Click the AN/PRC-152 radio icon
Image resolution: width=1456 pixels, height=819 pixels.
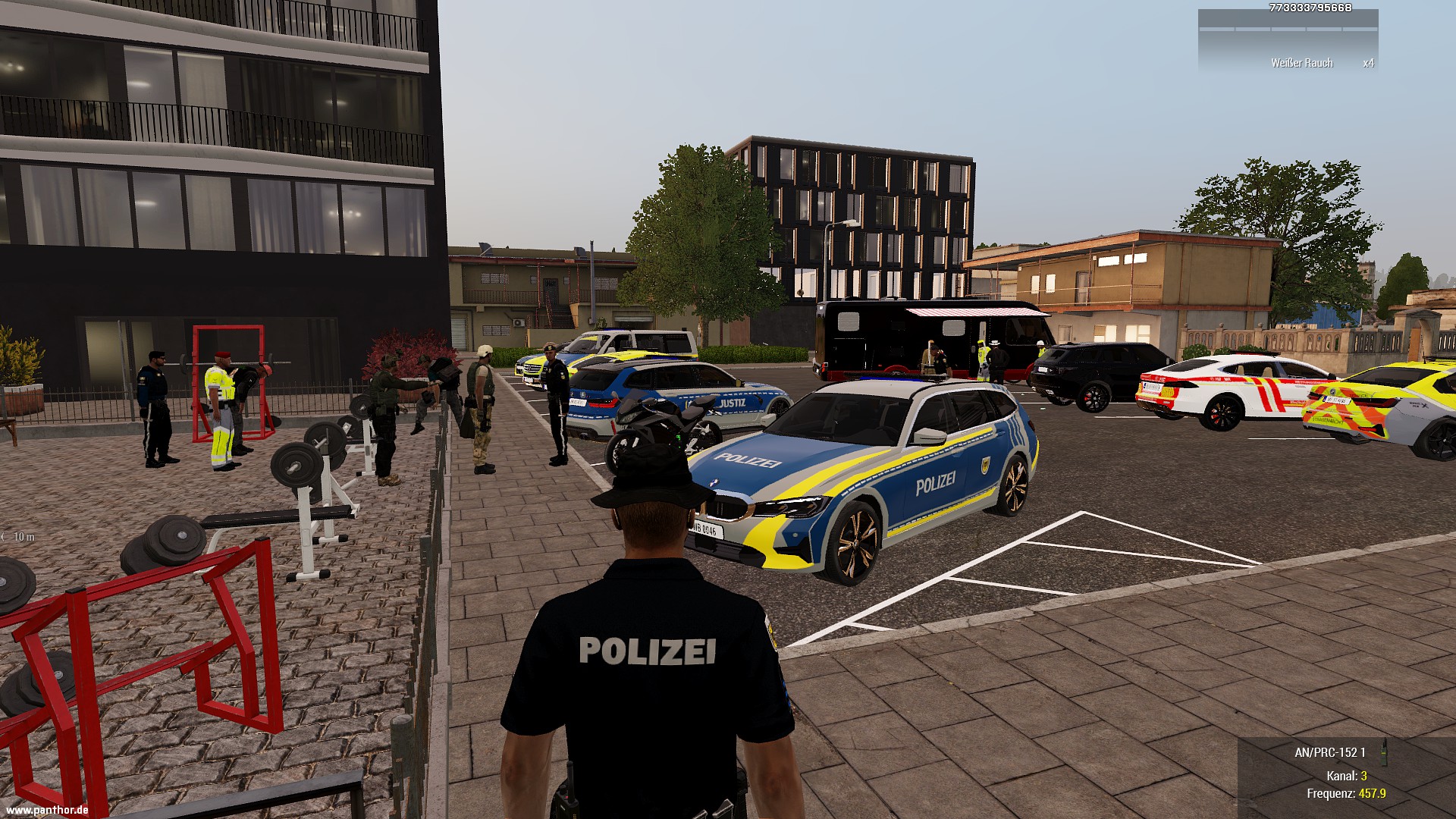point(1382,751)
